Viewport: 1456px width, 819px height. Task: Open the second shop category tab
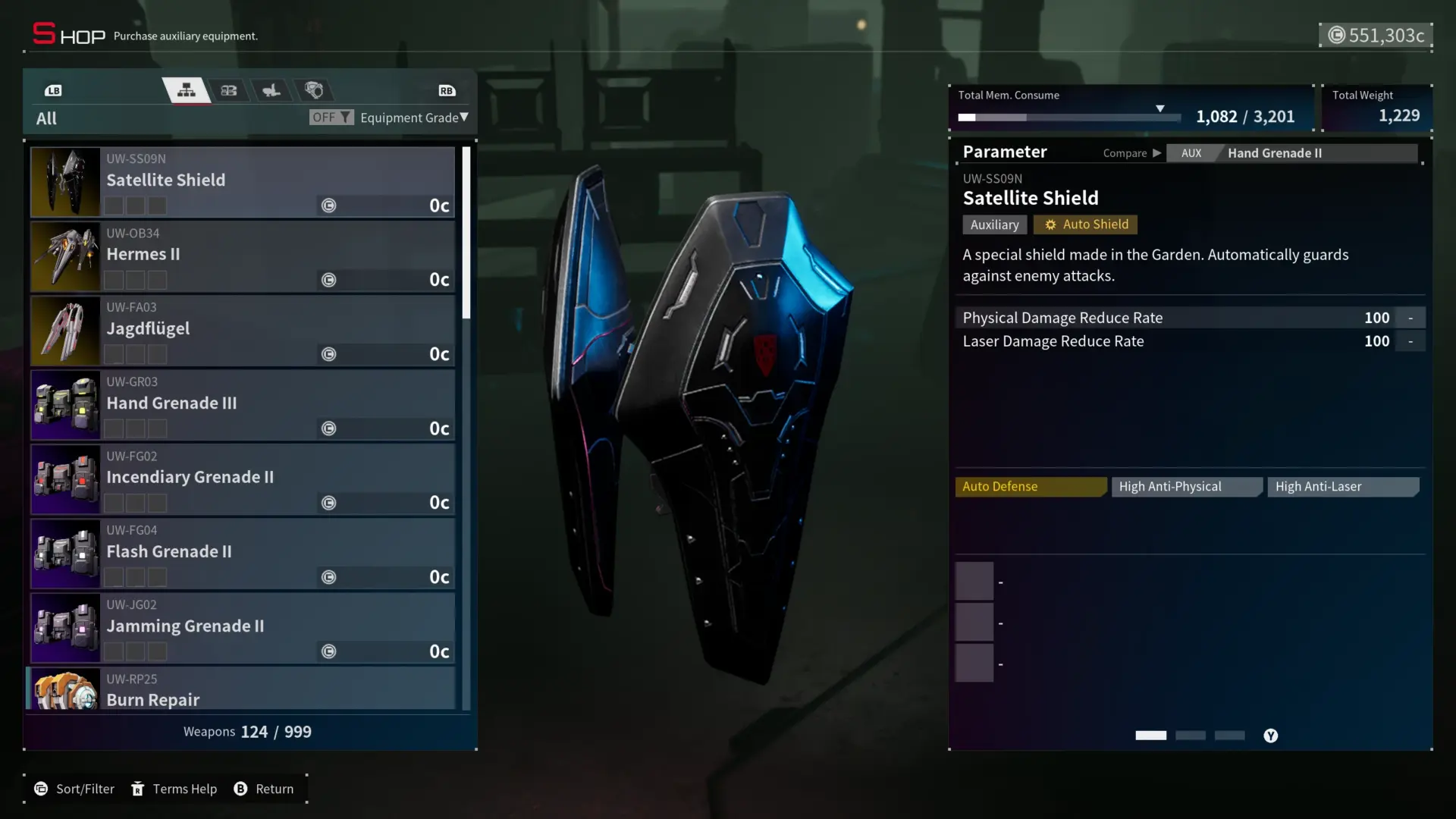[229, 91]
